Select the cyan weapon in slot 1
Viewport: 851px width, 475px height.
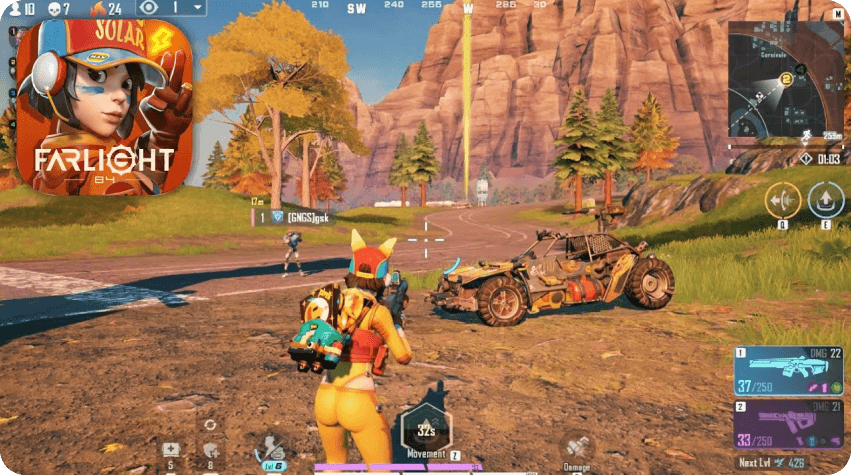(x=787, y=369)
